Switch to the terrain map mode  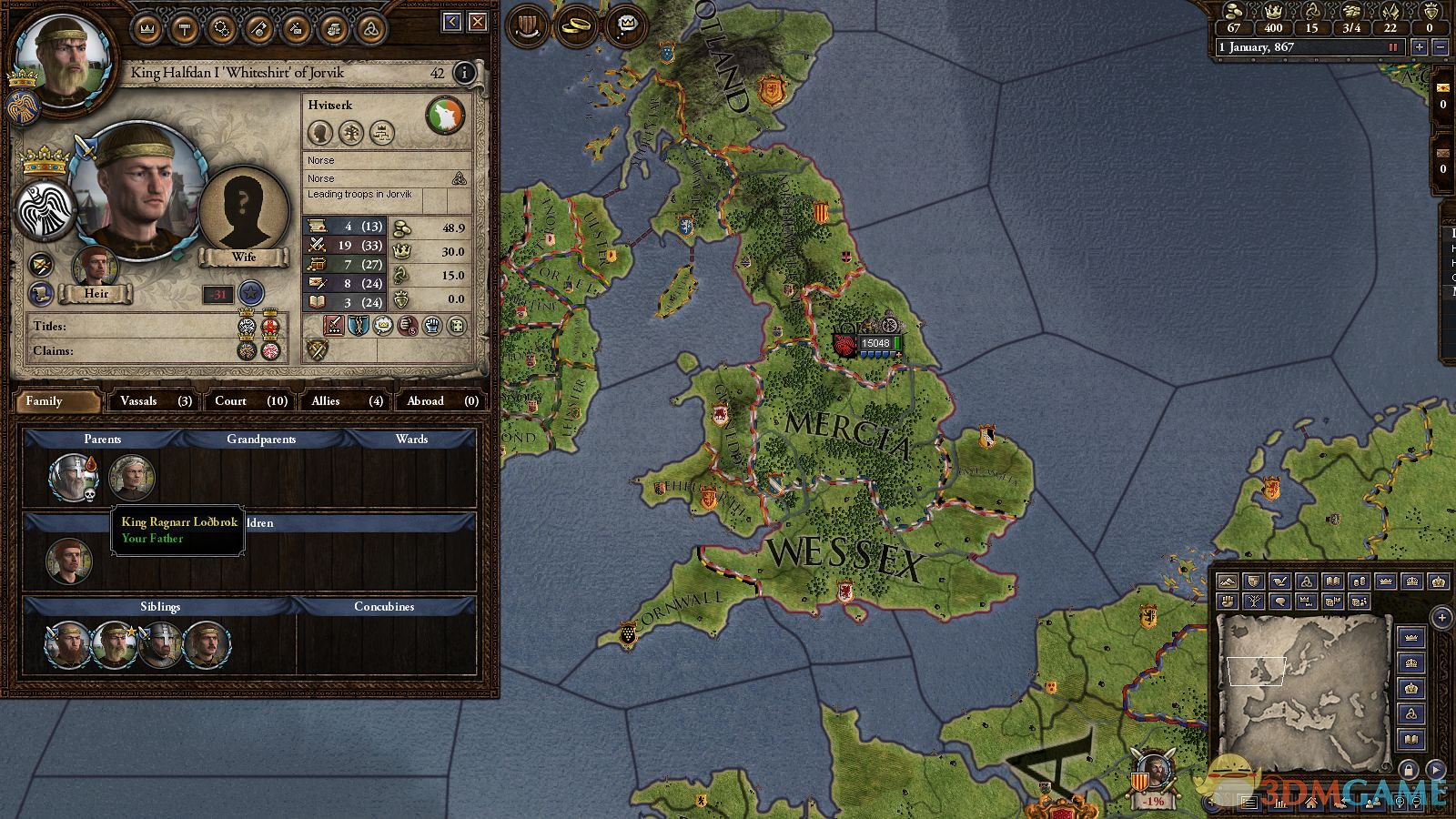click(1227, 581)
